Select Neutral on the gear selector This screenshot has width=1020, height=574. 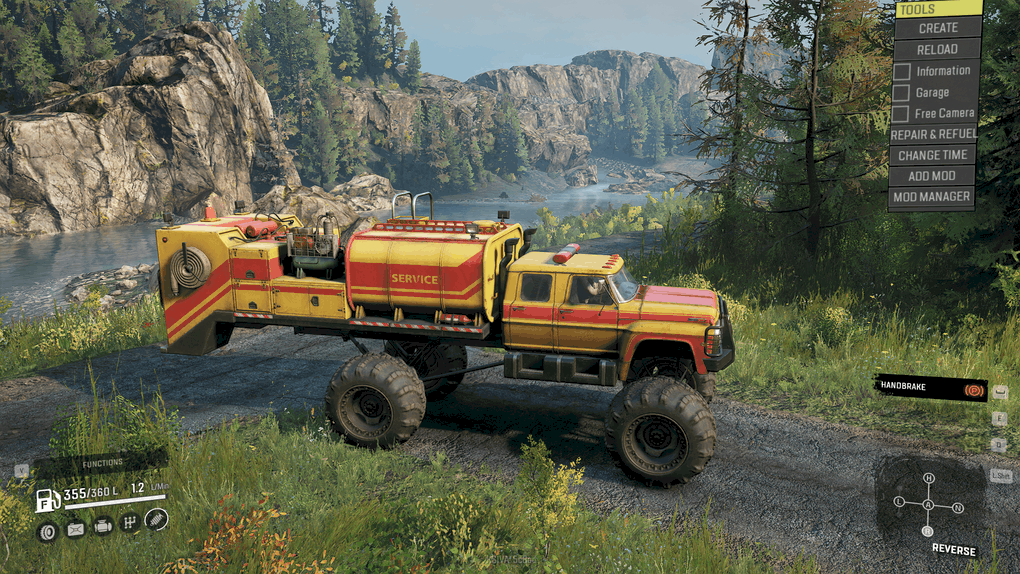click(957, 508)
